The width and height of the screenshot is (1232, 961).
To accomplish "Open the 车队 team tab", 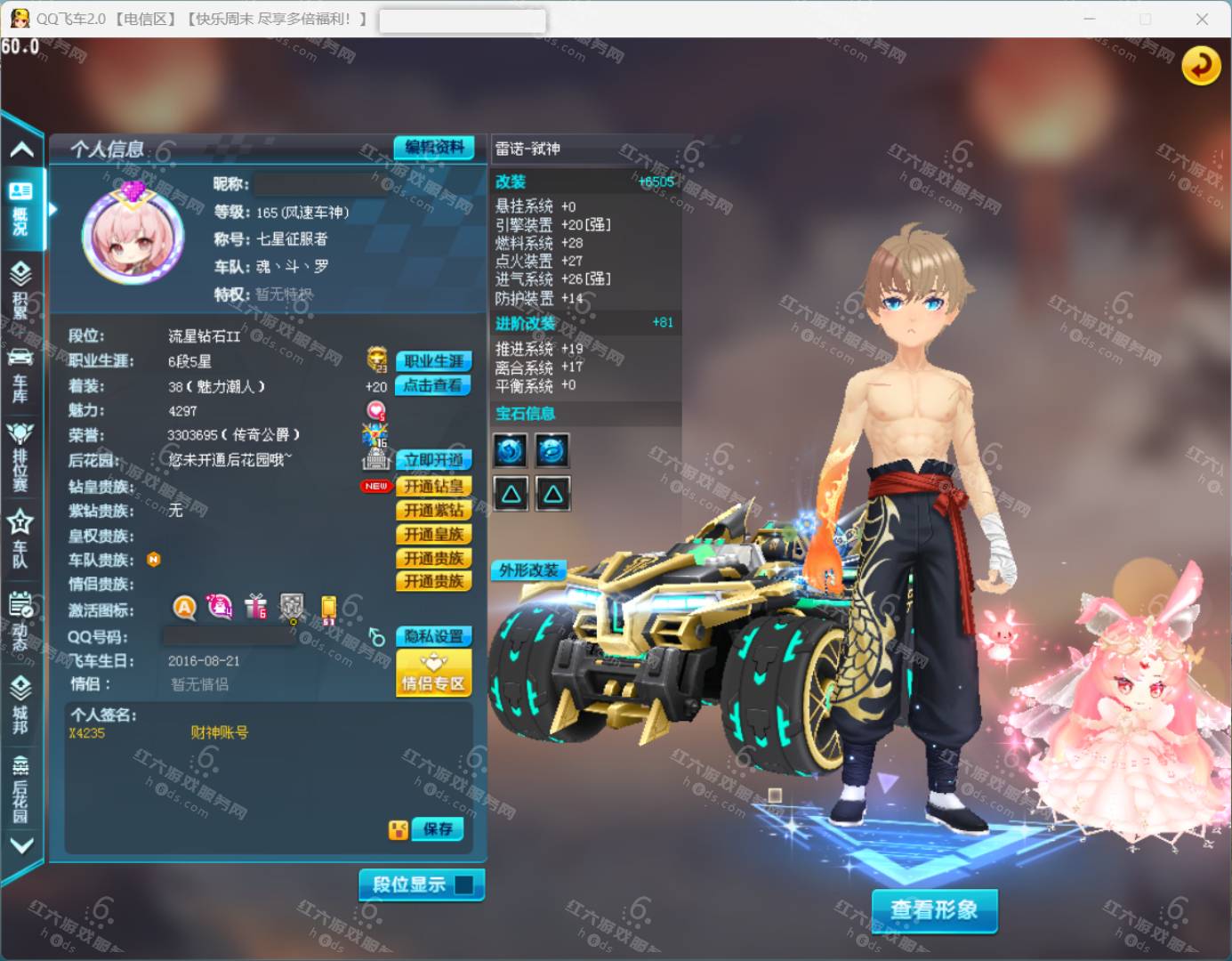I will [x=20, y=538].
